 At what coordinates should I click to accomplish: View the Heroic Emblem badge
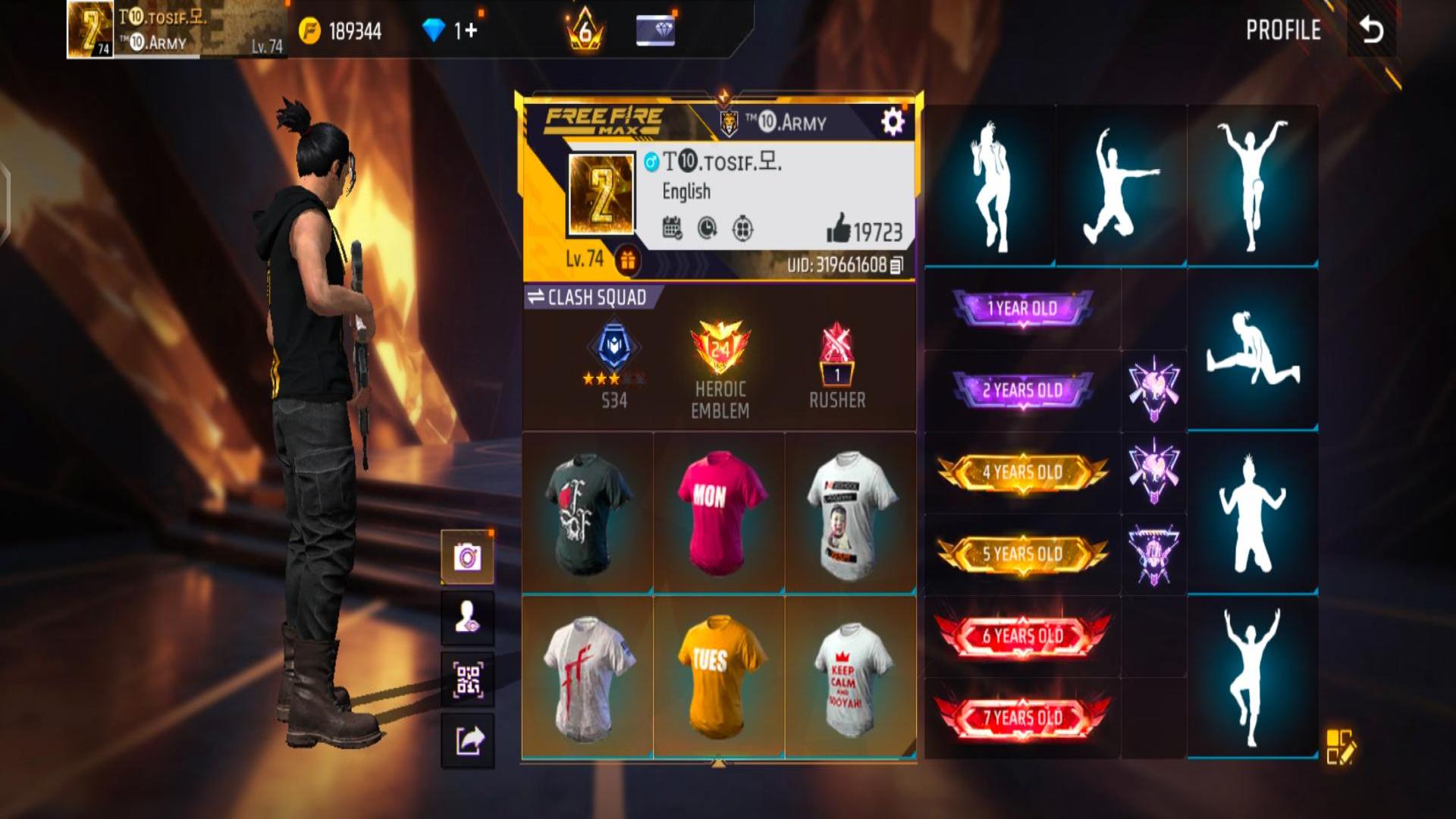(x=720, y=369)
